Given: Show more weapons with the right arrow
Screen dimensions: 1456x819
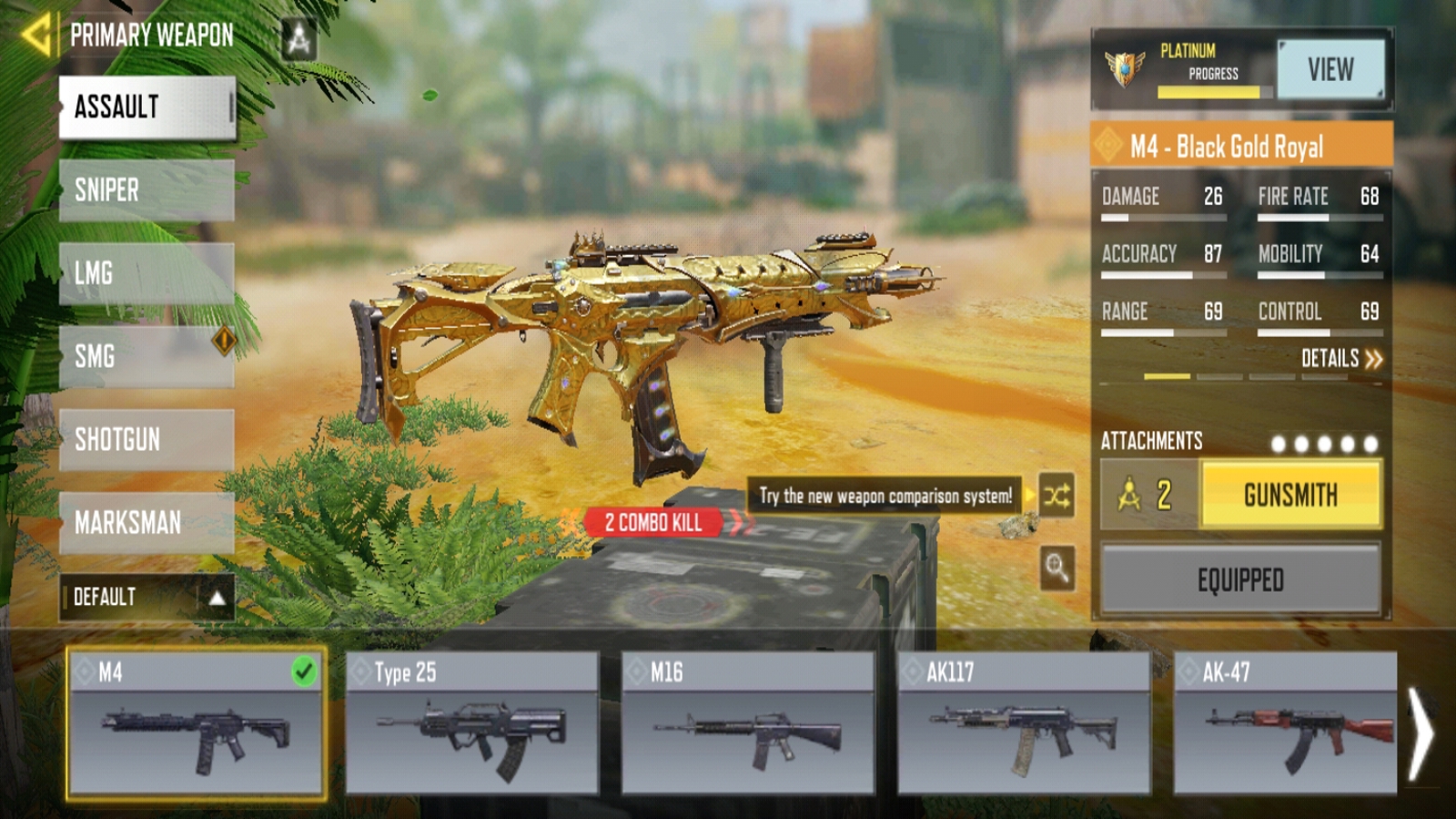Looking at the screenshot, I should coord(1421,733).
